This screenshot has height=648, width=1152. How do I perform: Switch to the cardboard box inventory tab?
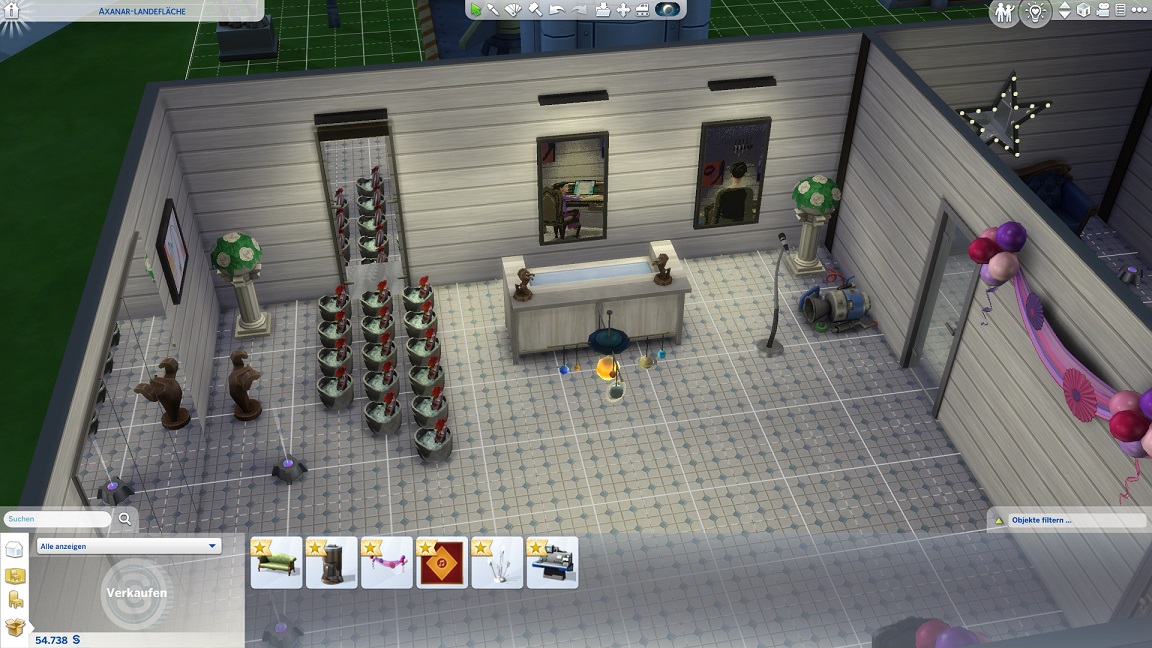tap(15, 627)
